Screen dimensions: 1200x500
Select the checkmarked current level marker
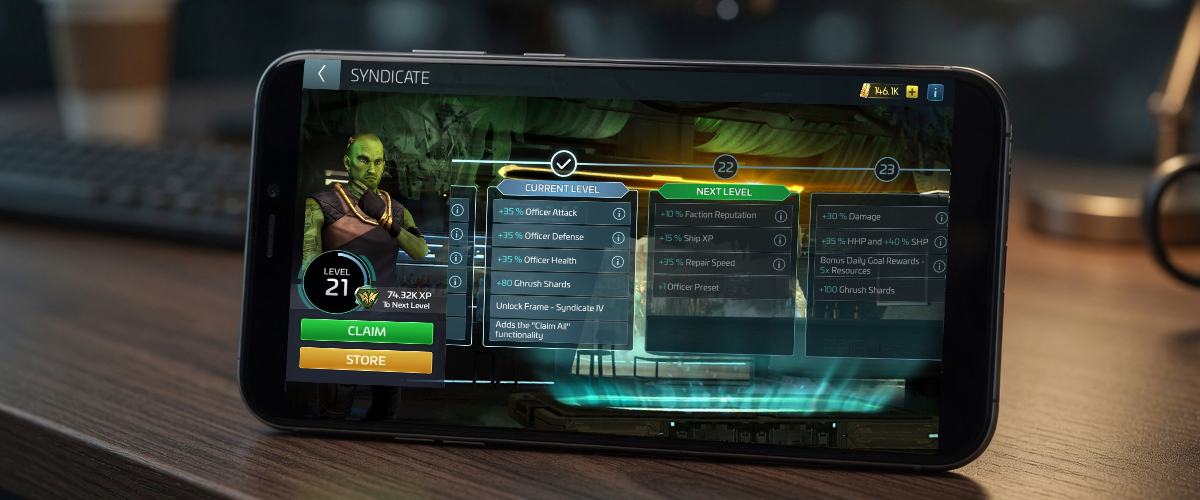564,162
